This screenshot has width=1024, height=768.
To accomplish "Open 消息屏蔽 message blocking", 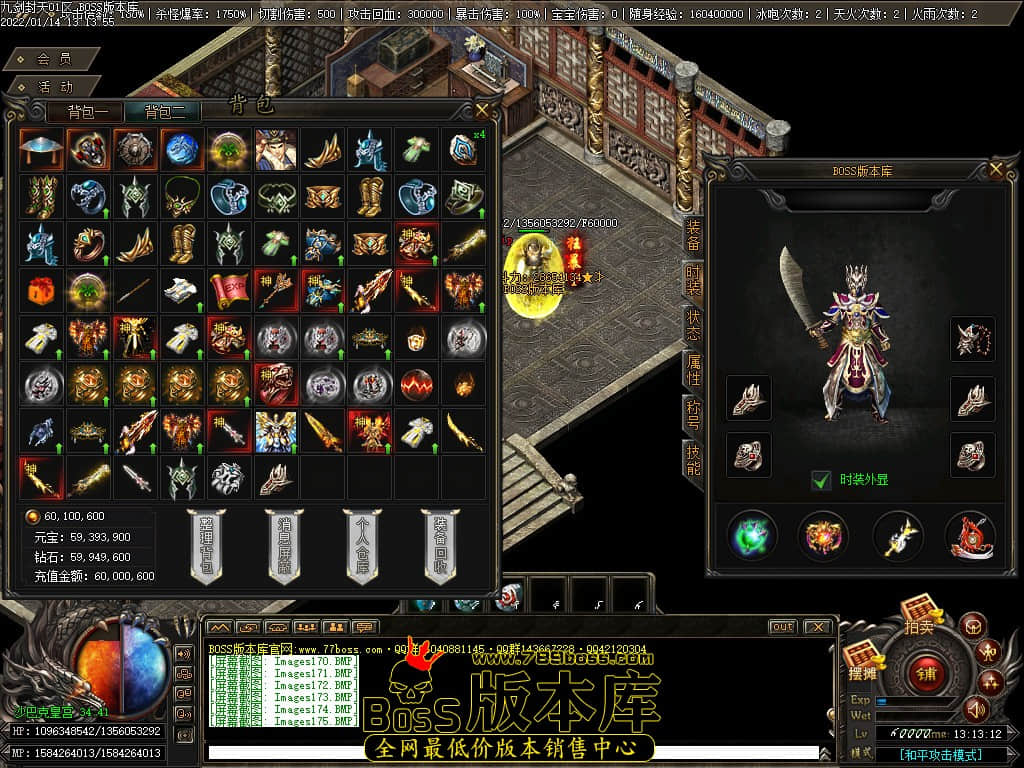I will 283,546.
